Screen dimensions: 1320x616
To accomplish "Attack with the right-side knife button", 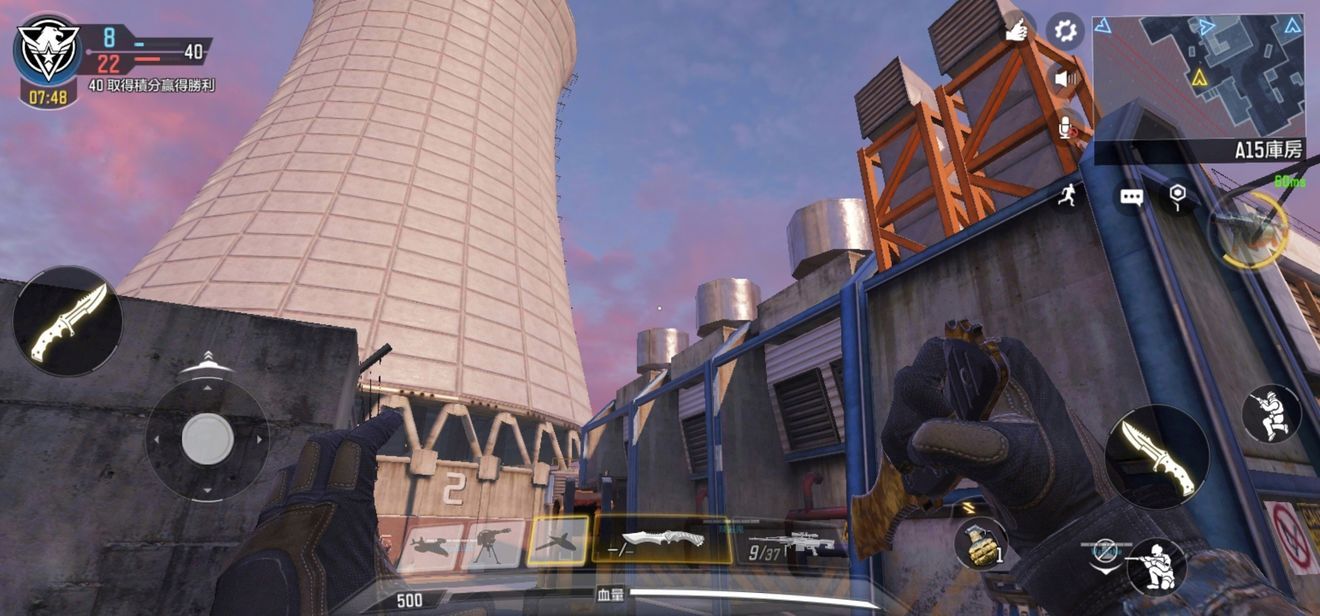I will (x=1157, y=457).
